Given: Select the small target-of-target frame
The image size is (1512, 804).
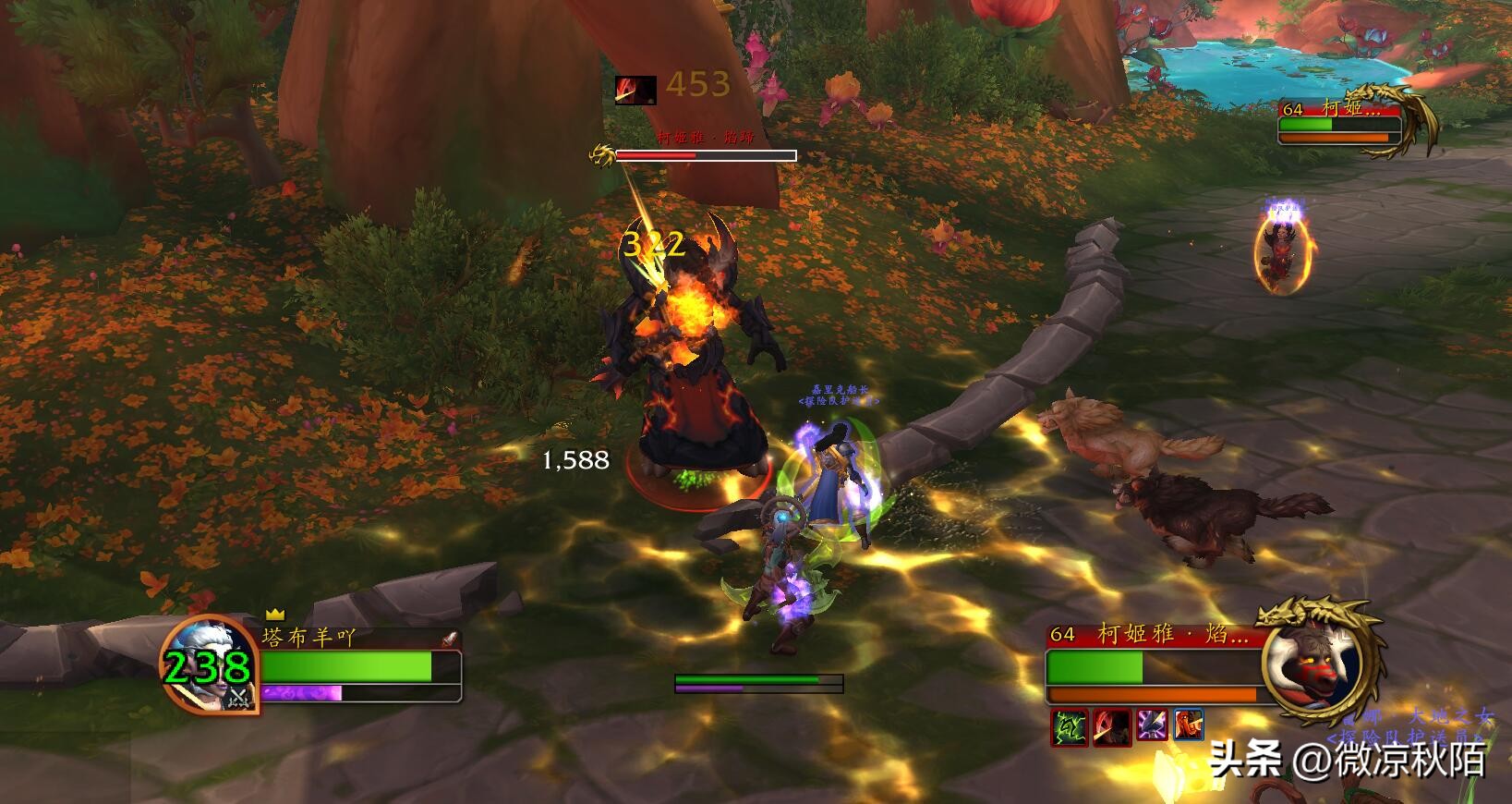Looking at the screenshot, I should click(x=1339, y=121).
